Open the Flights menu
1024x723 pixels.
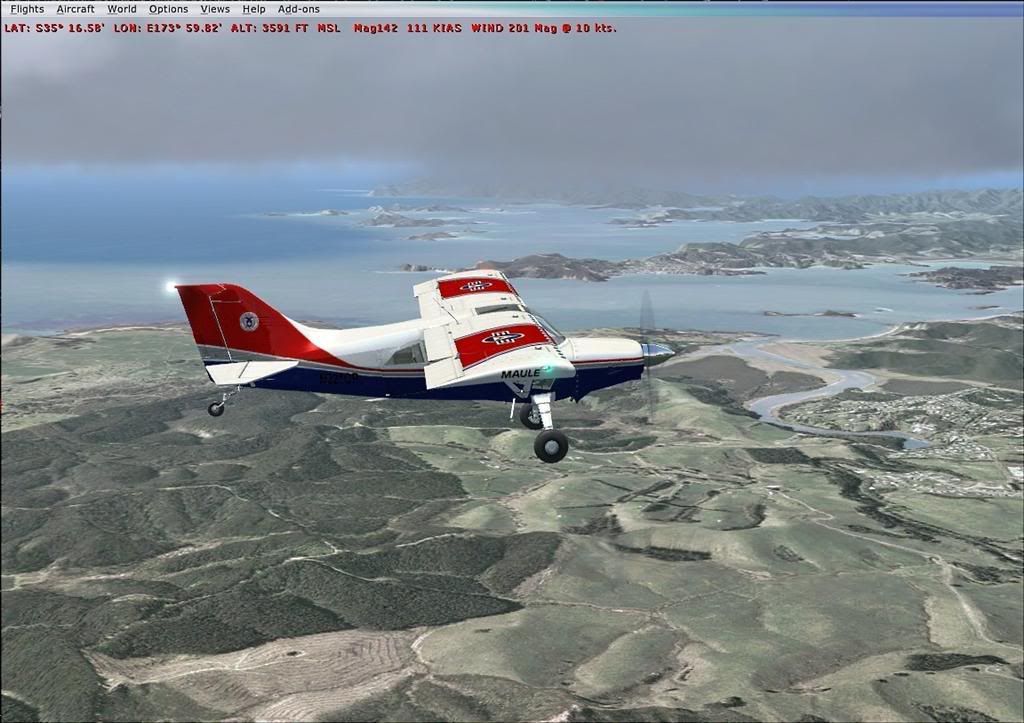[x=27, y=9]
